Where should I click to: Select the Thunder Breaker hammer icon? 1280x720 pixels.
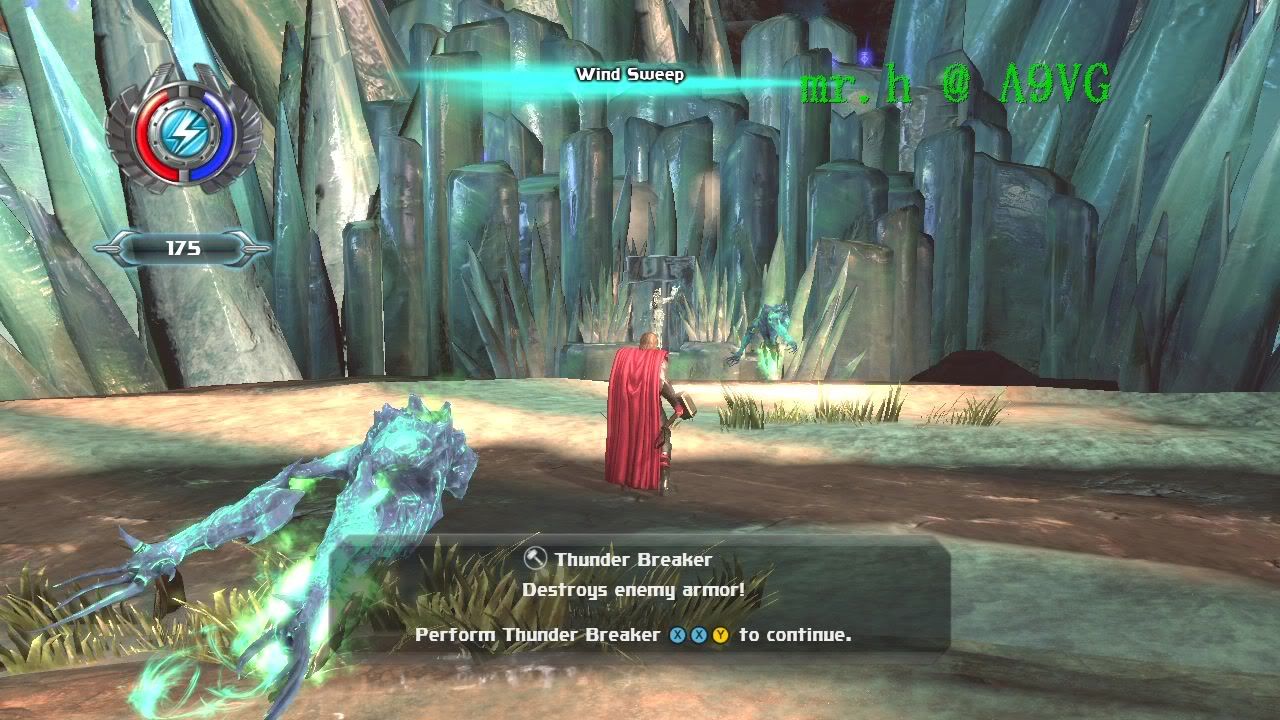535,559
